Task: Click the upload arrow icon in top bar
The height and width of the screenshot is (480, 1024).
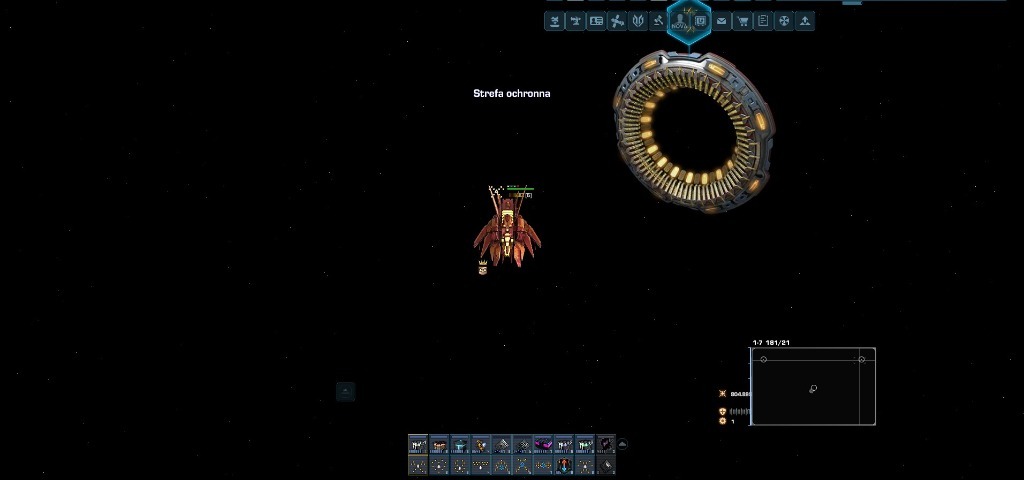Action: (804, 21)
